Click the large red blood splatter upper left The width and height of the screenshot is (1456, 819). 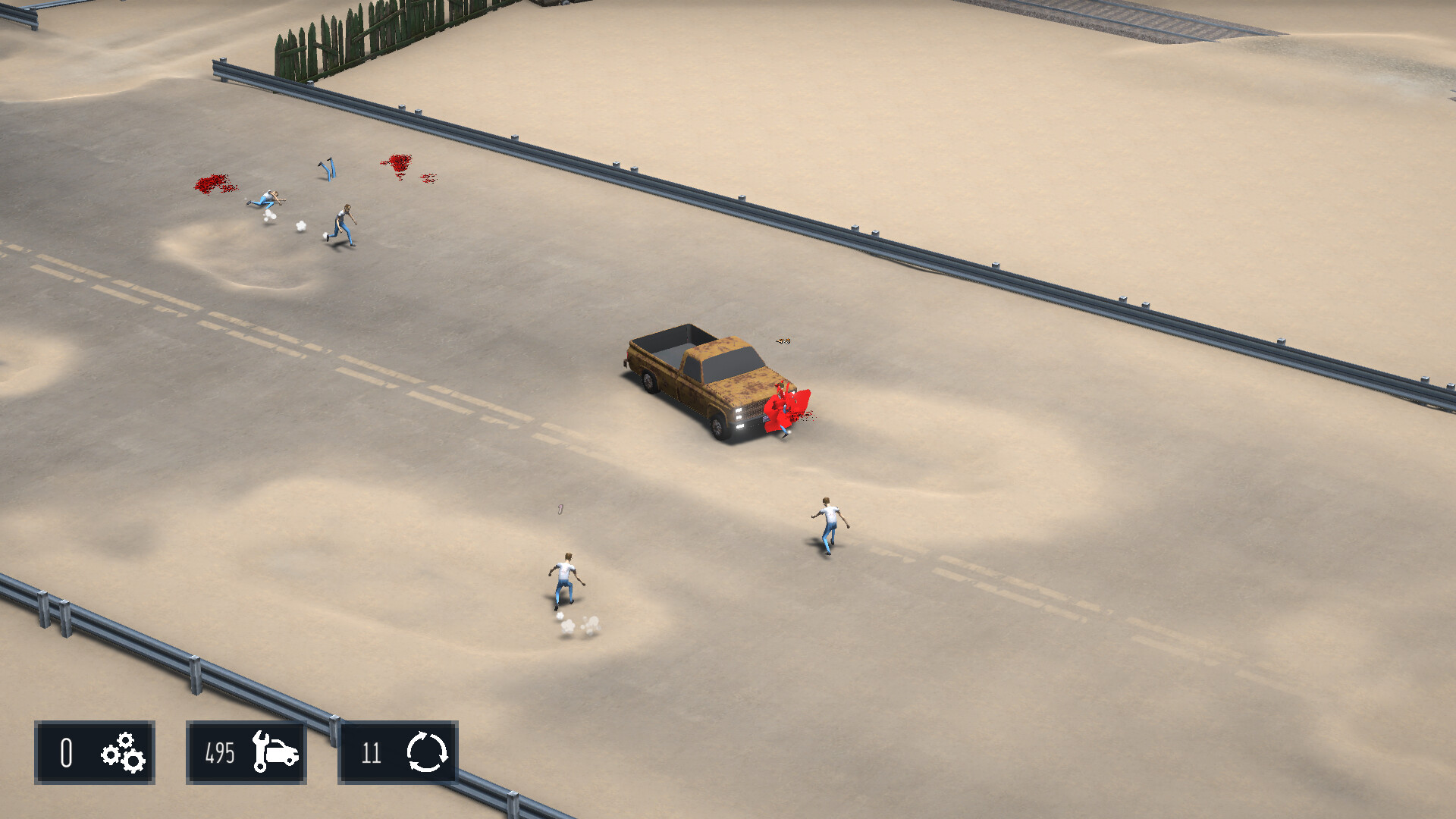tap(212, 182)
